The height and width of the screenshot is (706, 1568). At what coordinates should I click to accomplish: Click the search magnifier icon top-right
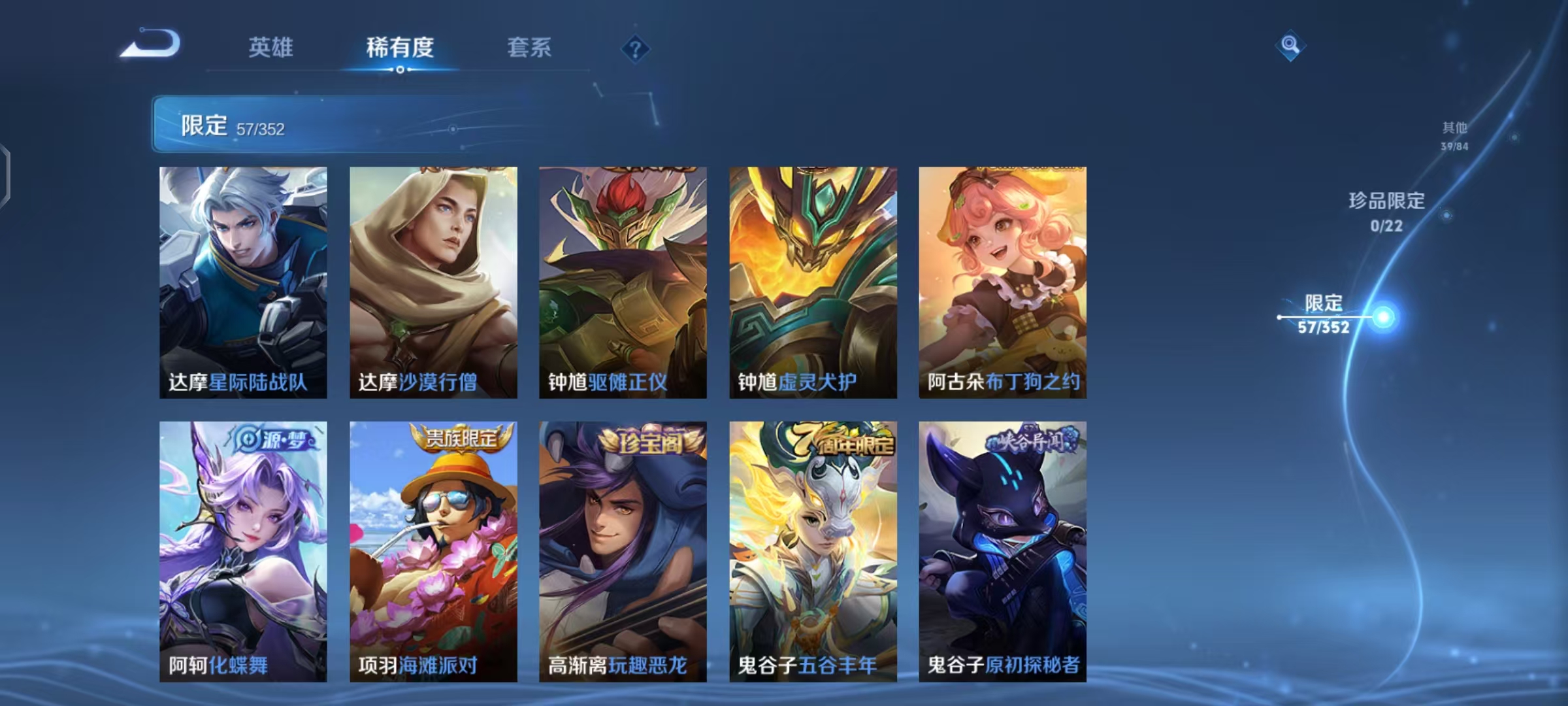1289,44
